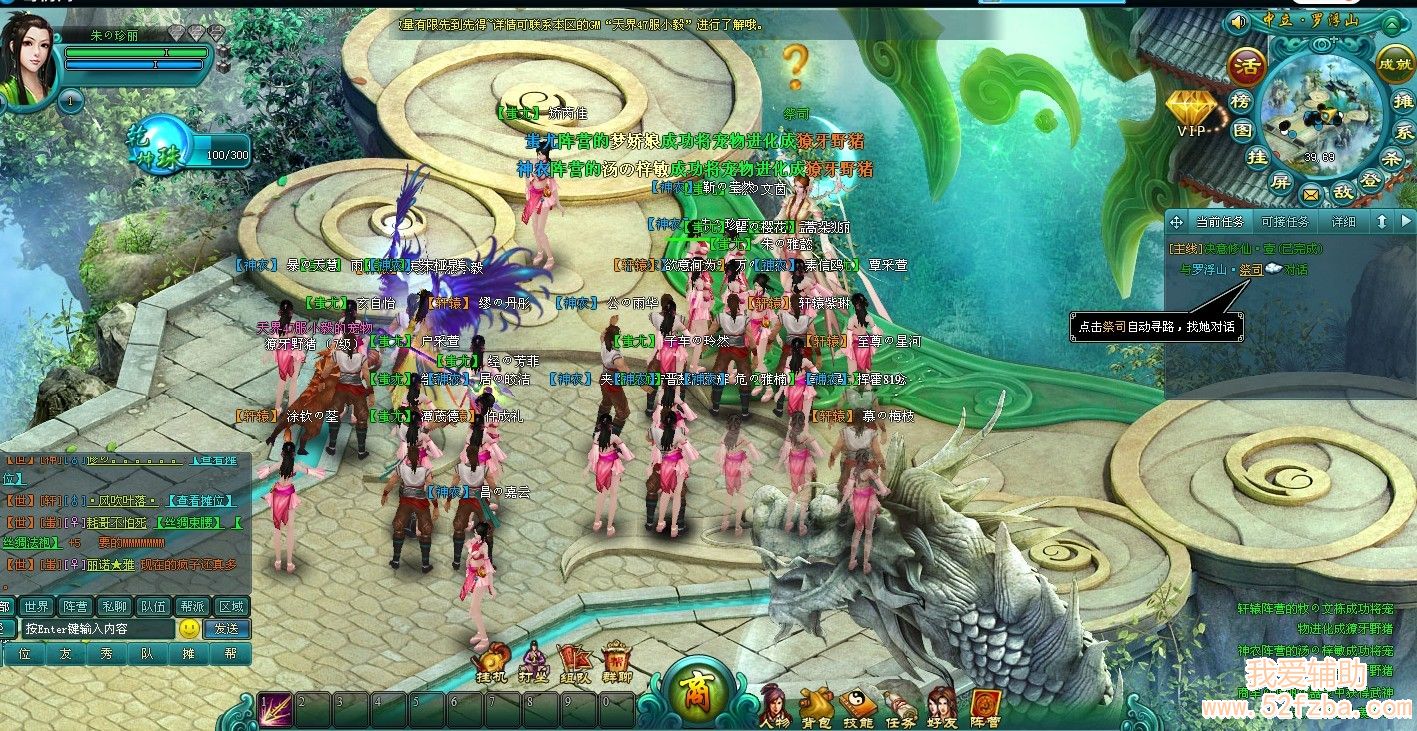Open the smiley emoji picker

[189, 629]
